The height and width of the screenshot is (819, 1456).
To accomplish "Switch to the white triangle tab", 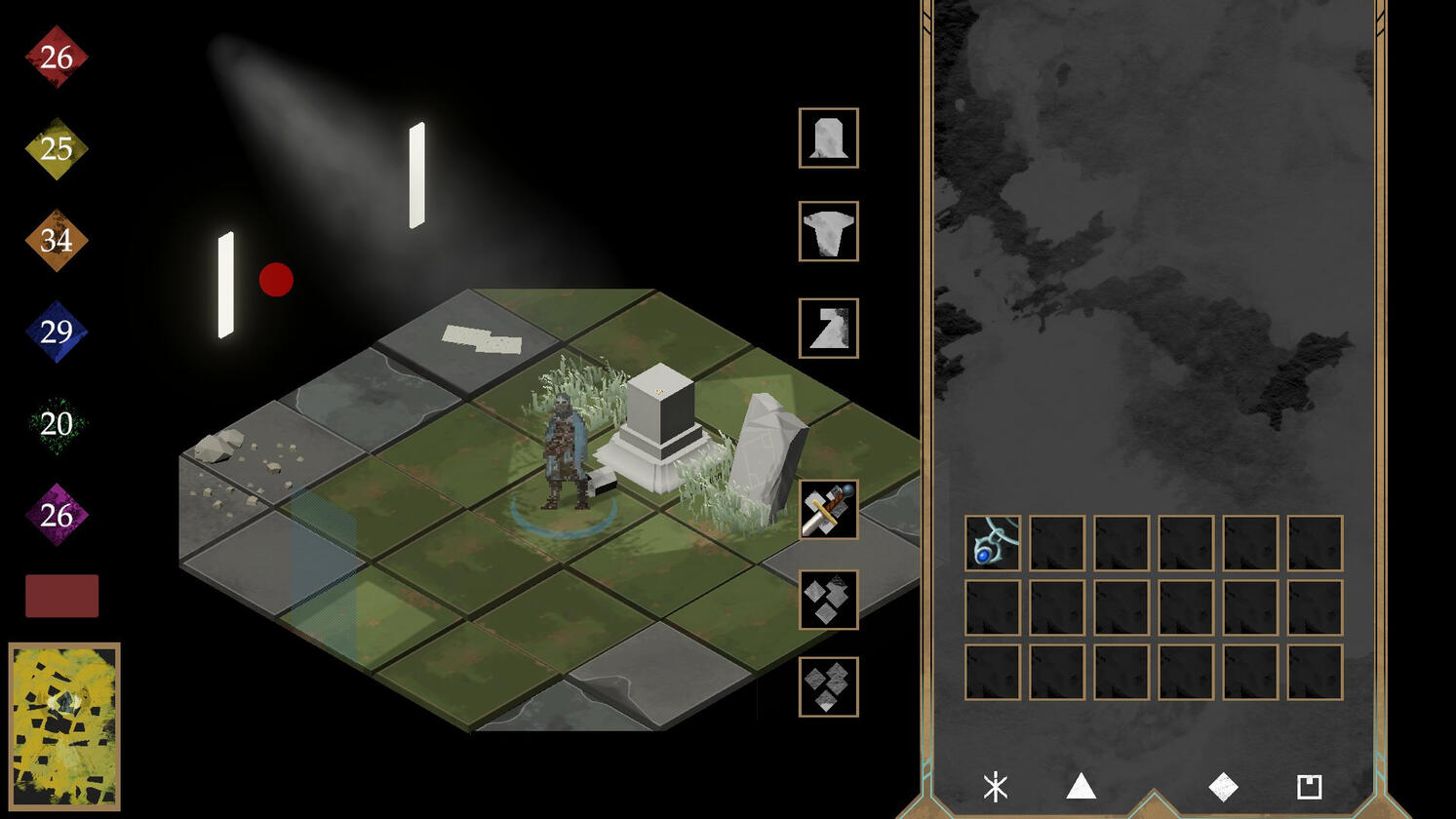I will click(1081, 786).
